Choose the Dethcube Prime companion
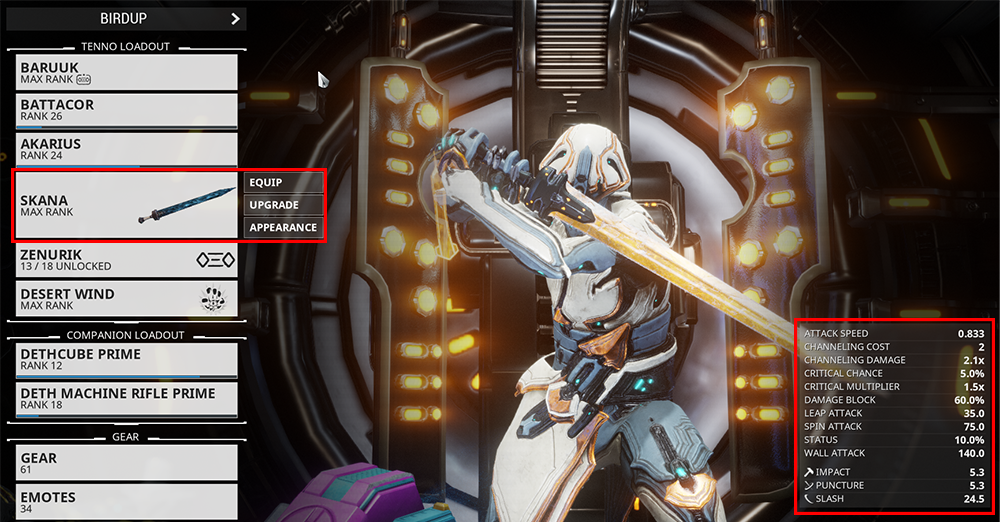Image resolution: width=1000 pixels, height=522 pixels. click(127, 359)
